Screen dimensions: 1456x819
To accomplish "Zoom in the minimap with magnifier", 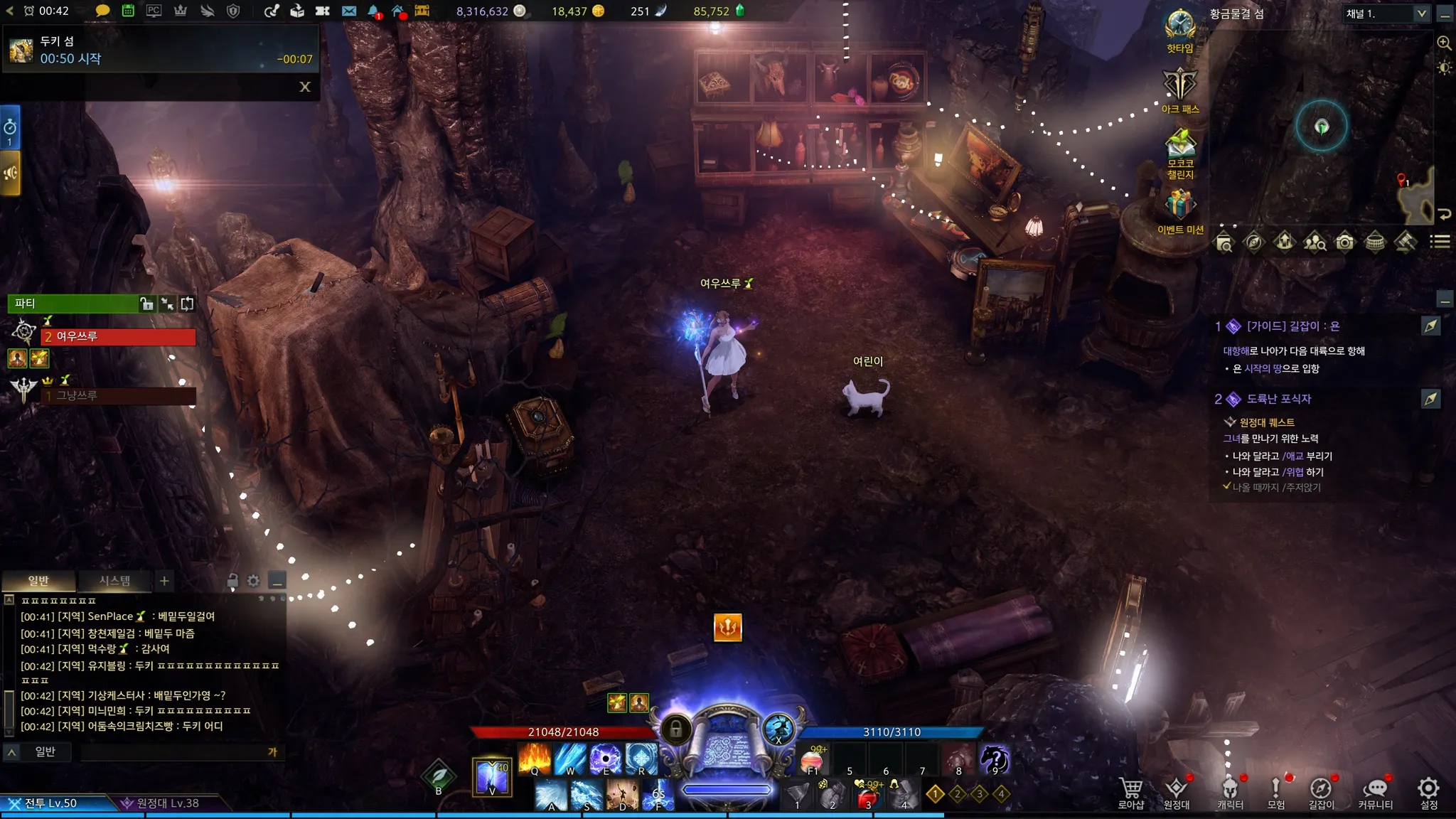I will tap(1444, 43).
